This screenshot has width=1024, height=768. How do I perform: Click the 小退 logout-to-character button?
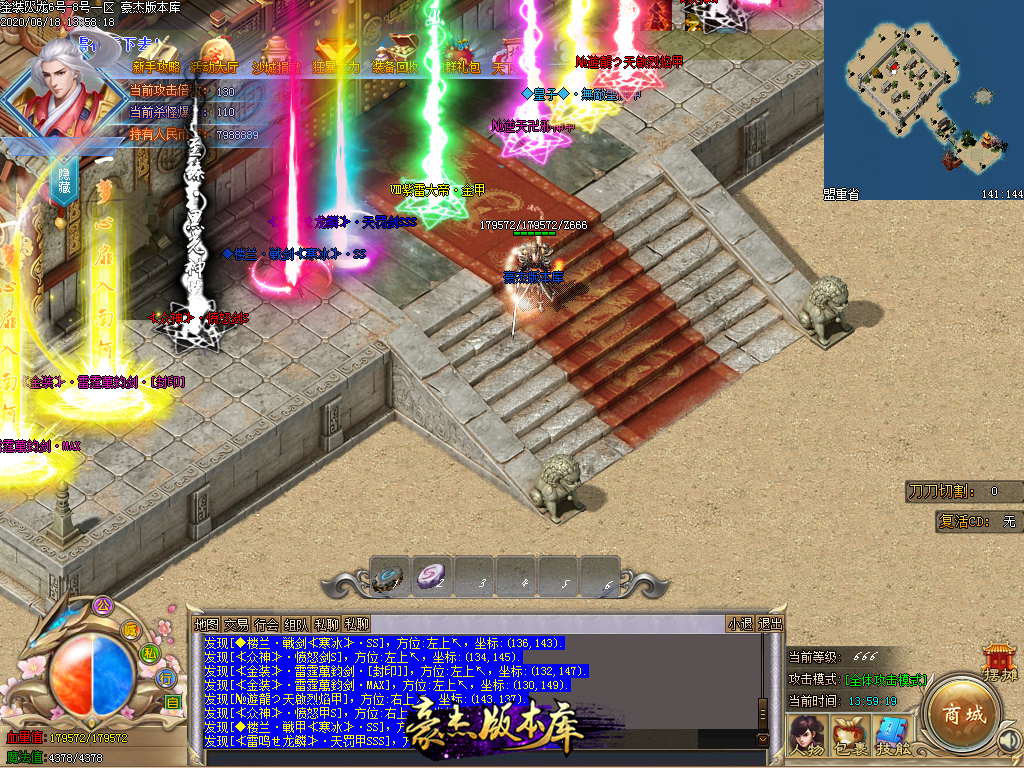click(740, 624)
